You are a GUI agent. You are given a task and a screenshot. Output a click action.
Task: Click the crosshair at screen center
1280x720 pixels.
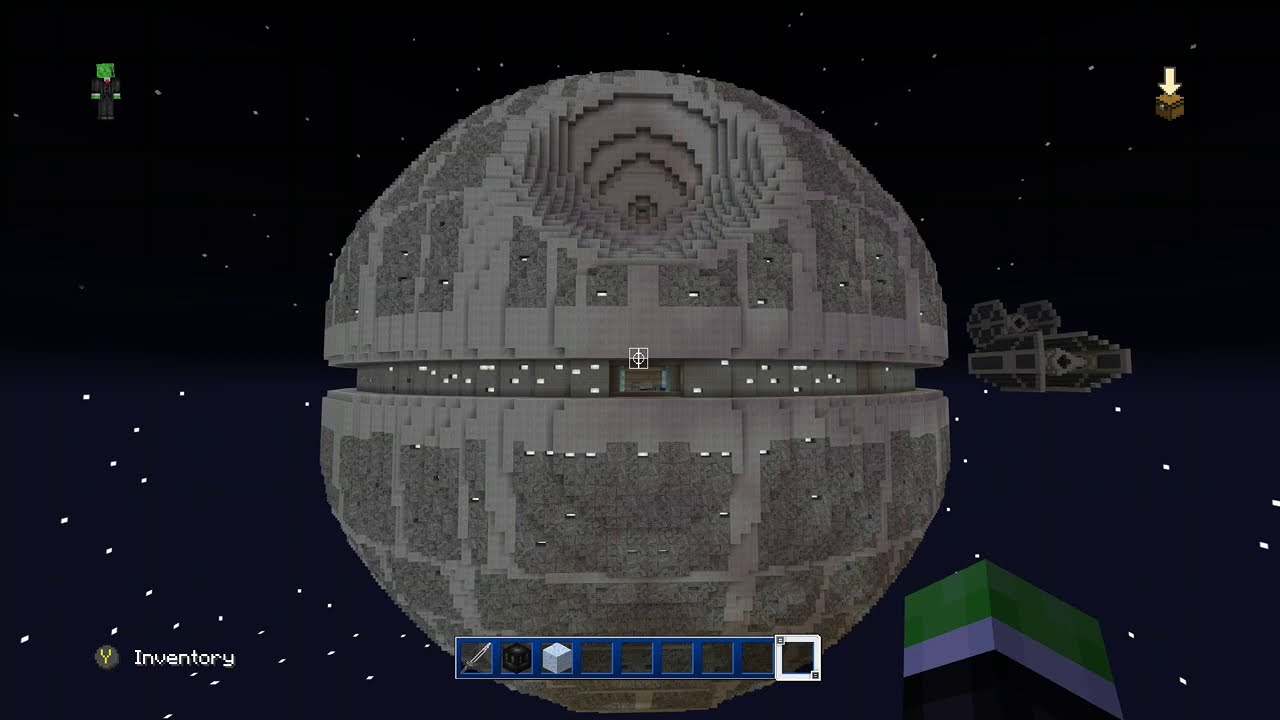click(639, 358)
